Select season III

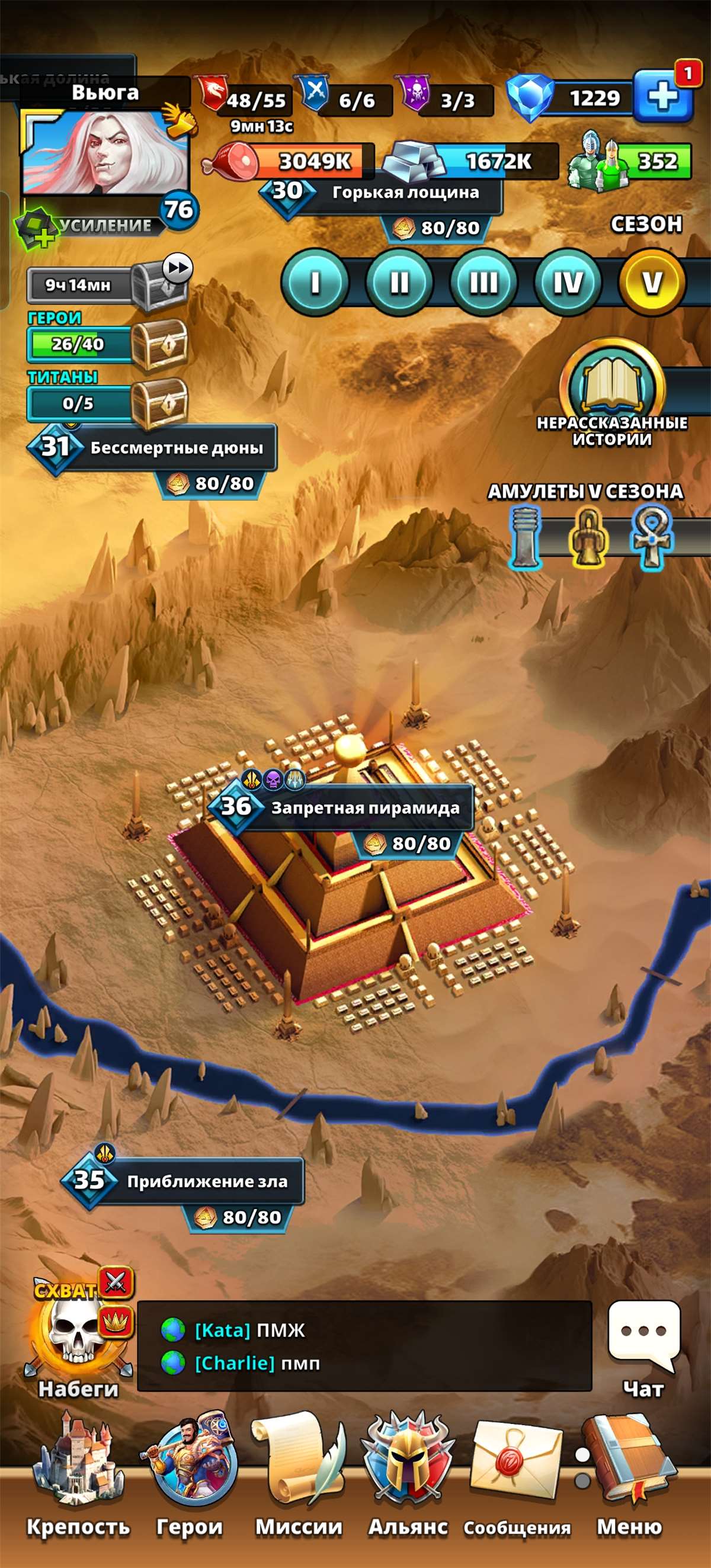click(x=483, y=283)
